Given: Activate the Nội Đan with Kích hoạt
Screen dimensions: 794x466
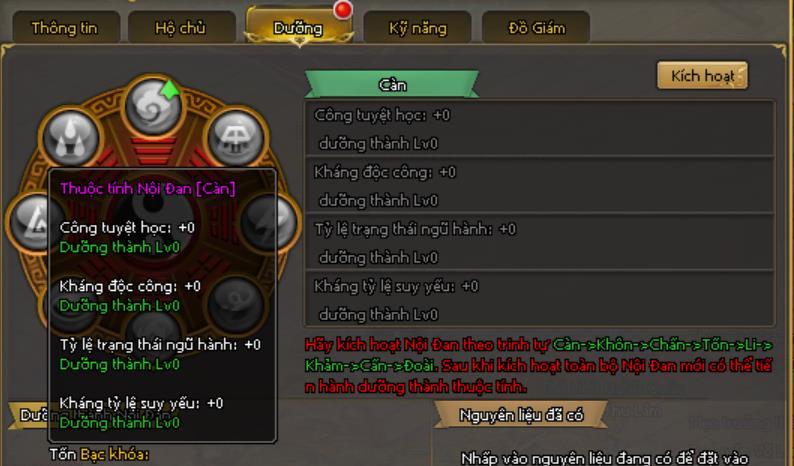Looking at the screenshot, I should [x=702, y=76].
